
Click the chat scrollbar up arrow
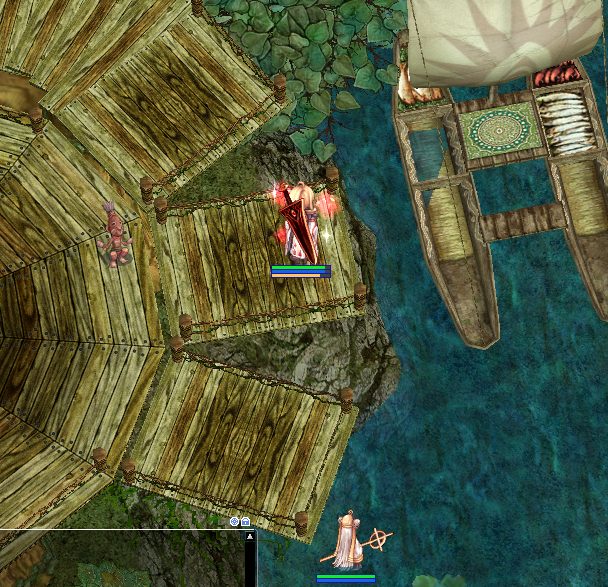point(250,537)
